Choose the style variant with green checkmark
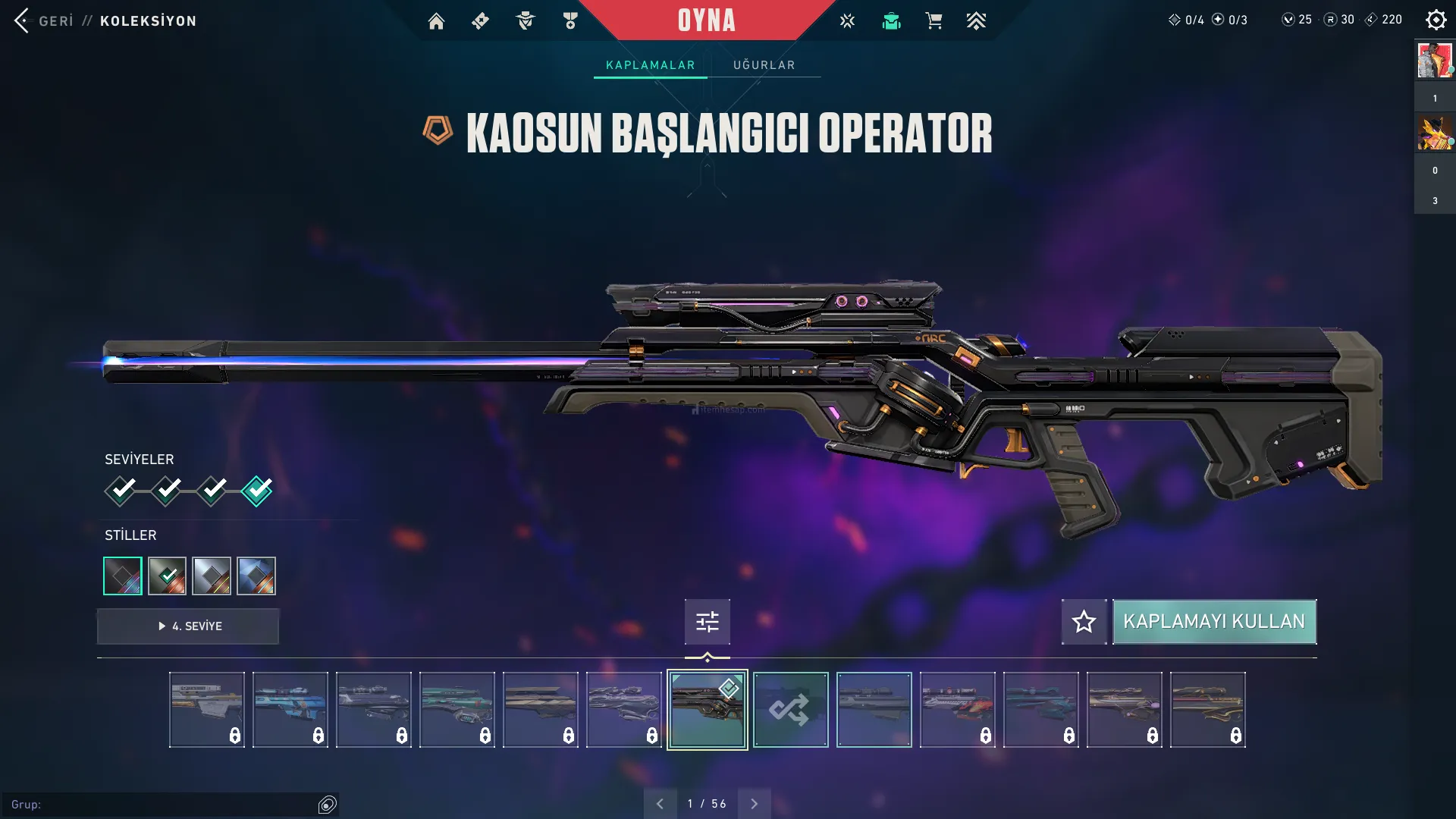Image resolution: width=1456 pixels, height=819 pixels. pos(167,576)
